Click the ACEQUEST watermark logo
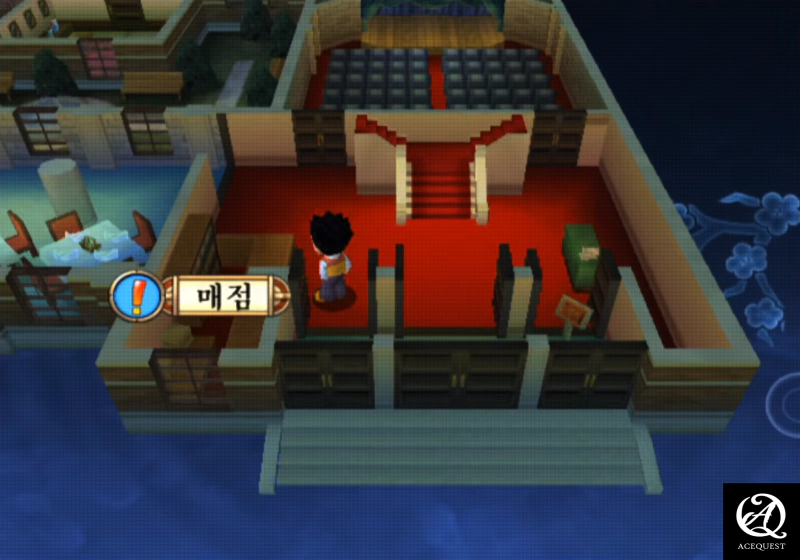Image resolution: width=800 pixels, height=560 pixels. (x=761, y=520)
